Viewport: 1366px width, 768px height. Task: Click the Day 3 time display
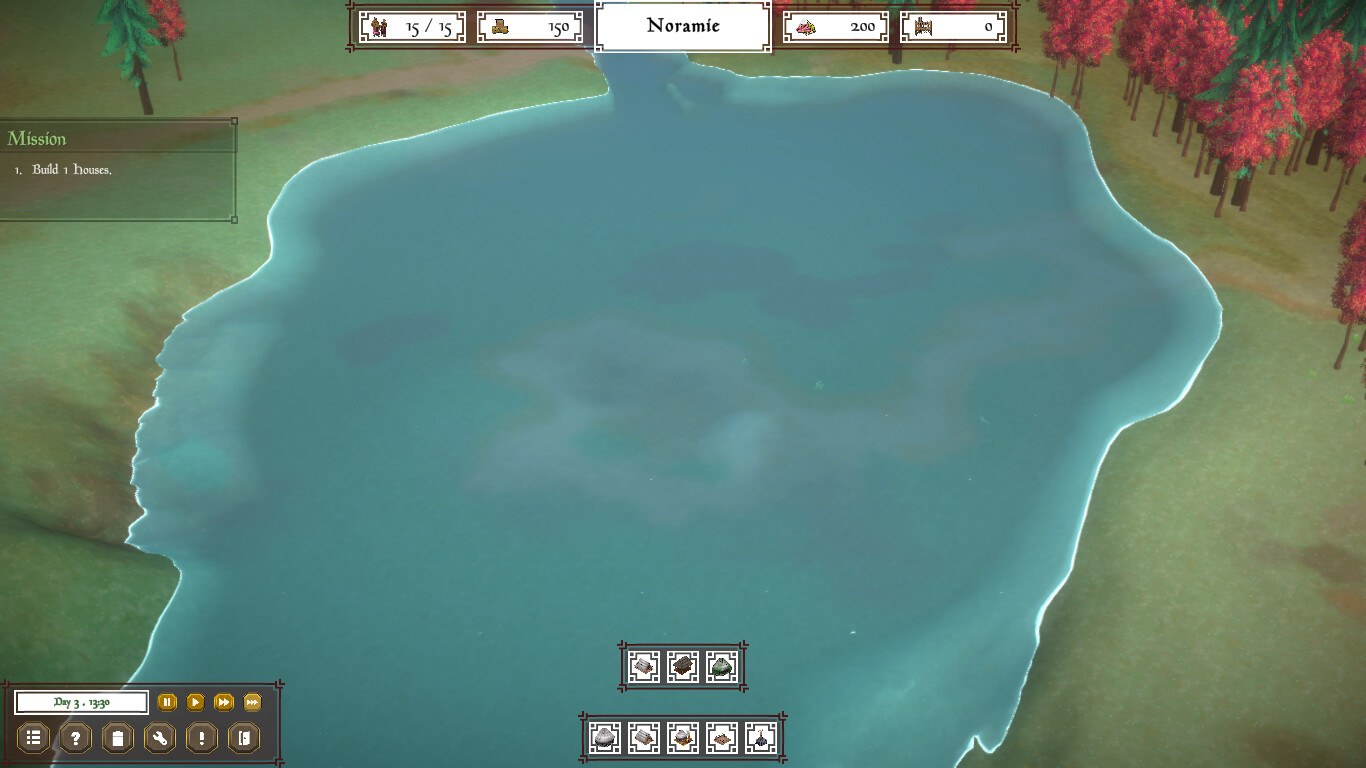click(x=82, y=703)
